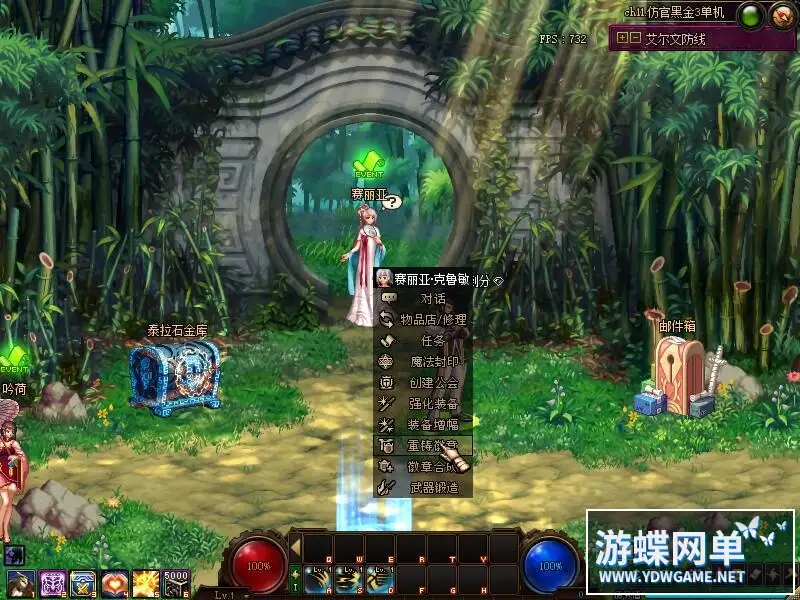This screenshot has width=800, height=600.
Task: Click the green orb button at top right
Action: (751, 15)
